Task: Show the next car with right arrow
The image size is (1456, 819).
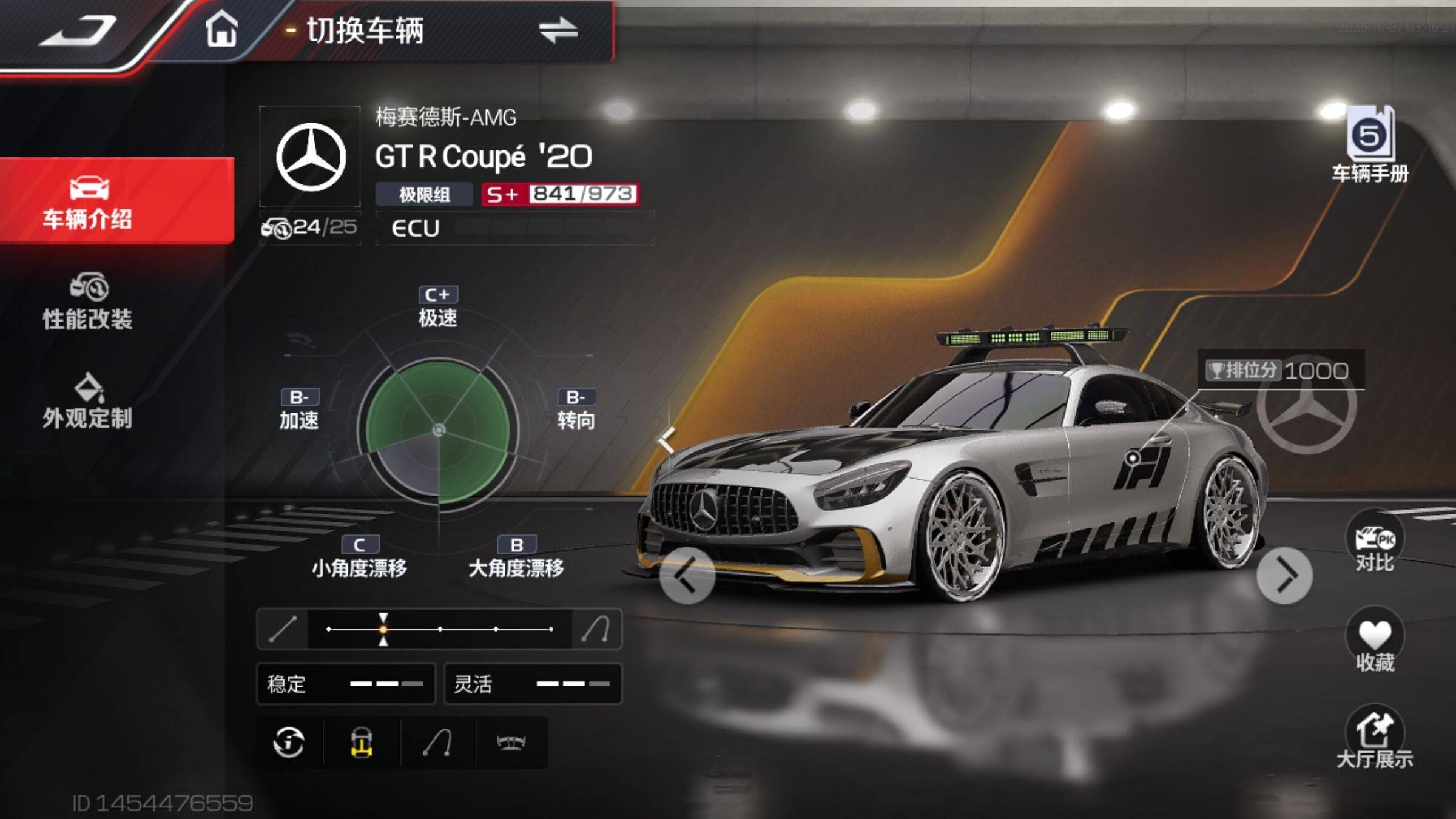Action: (1284, 575)
